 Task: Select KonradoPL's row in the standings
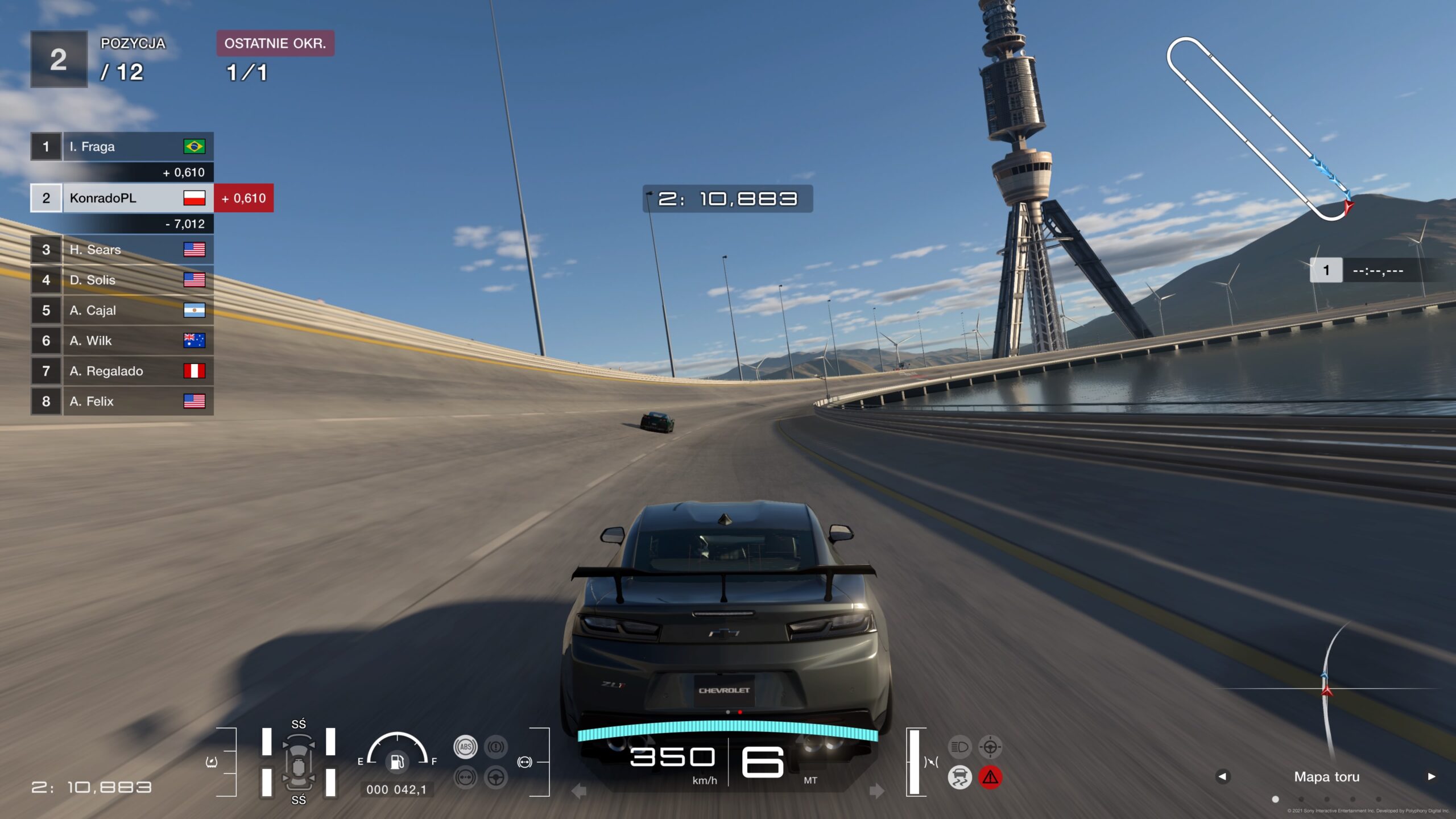tap(122, 198)
